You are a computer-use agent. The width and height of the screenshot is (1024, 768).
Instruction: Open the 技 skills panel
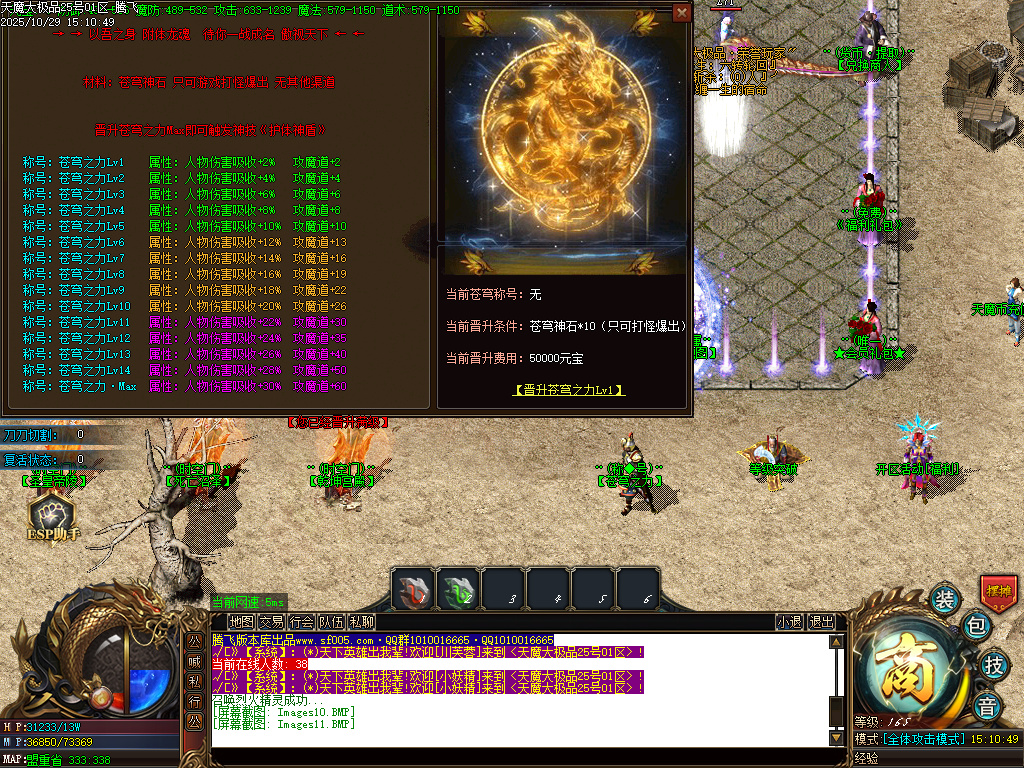(993, 664)
